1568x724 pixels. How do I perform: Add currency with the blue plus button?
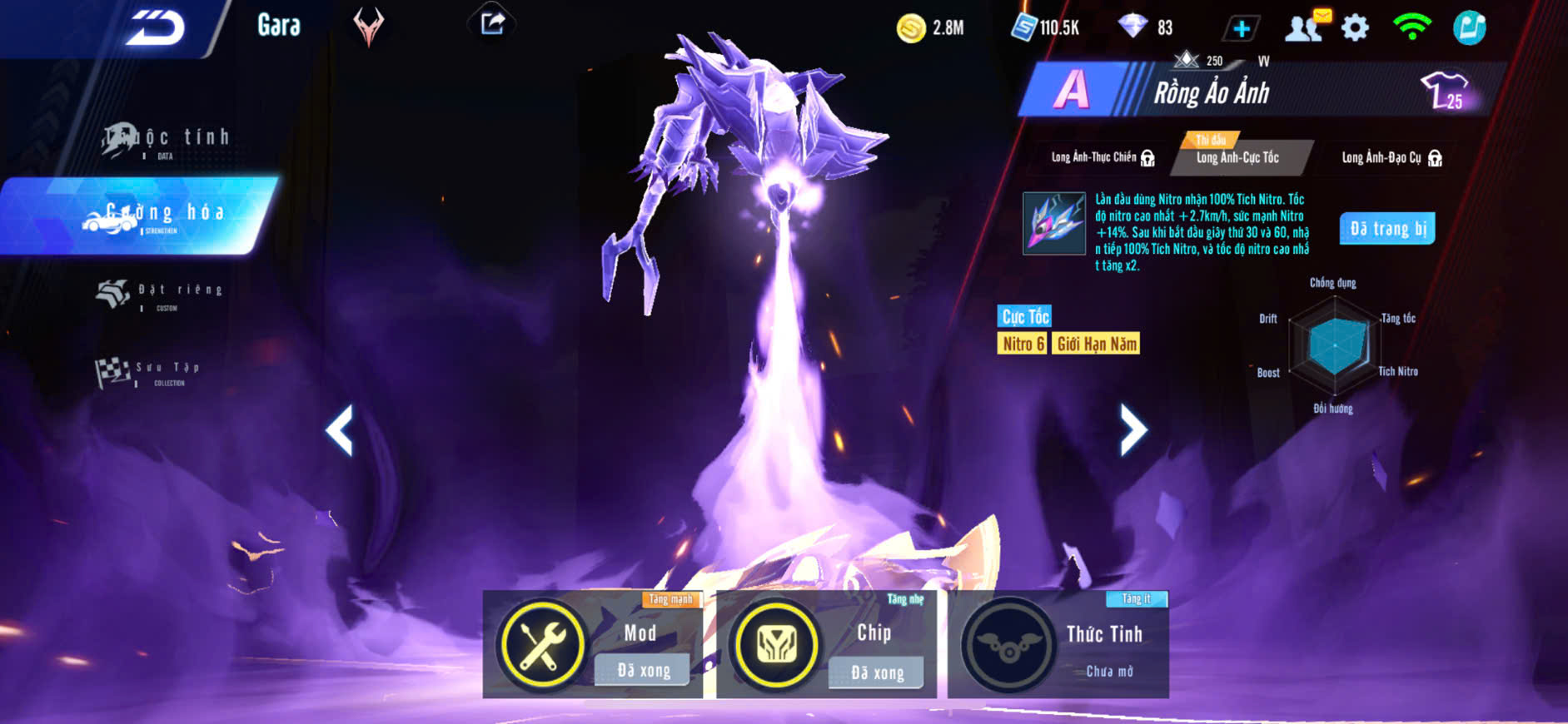1241,28
